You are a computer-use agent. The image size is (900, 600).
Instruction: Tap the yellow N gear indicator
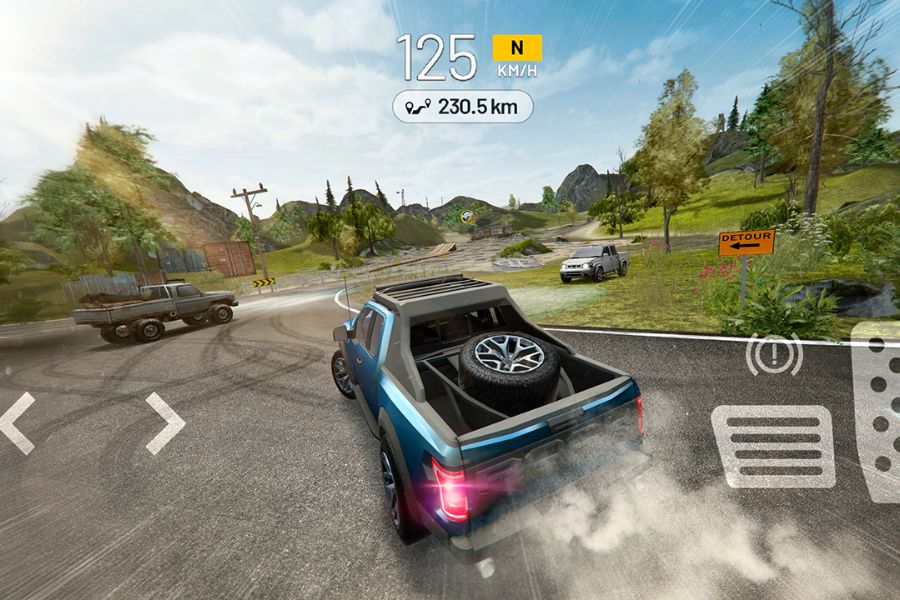pos(517,47)
